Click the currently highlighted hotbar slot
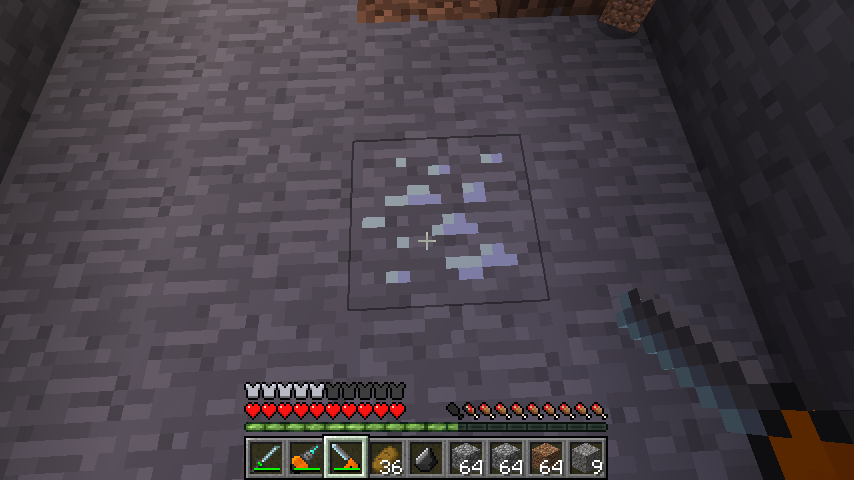This screenshot has height=480, width=854. click(346, 458)
